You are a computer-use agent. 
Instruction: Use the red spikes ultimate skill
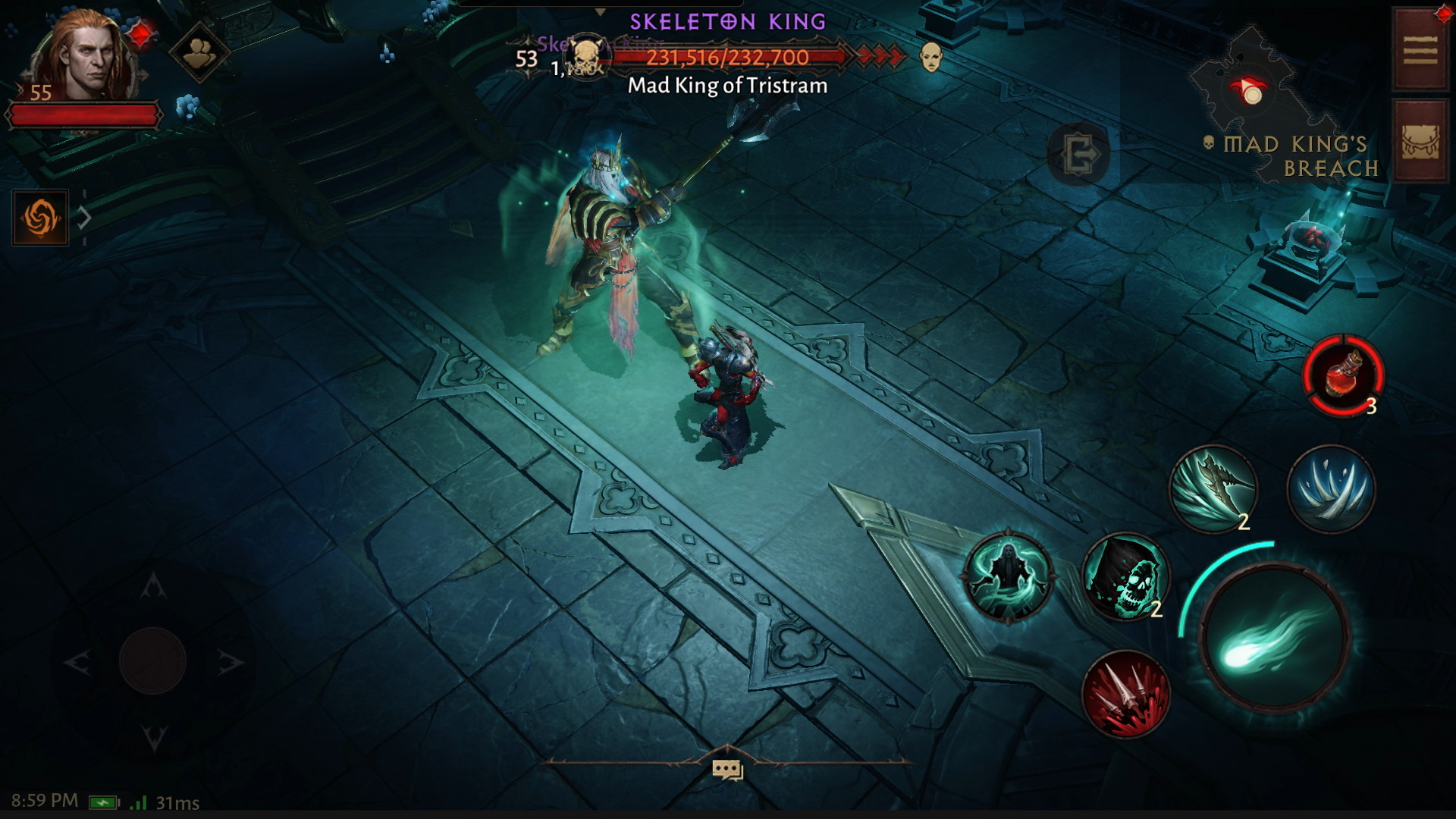point(1125,694)
